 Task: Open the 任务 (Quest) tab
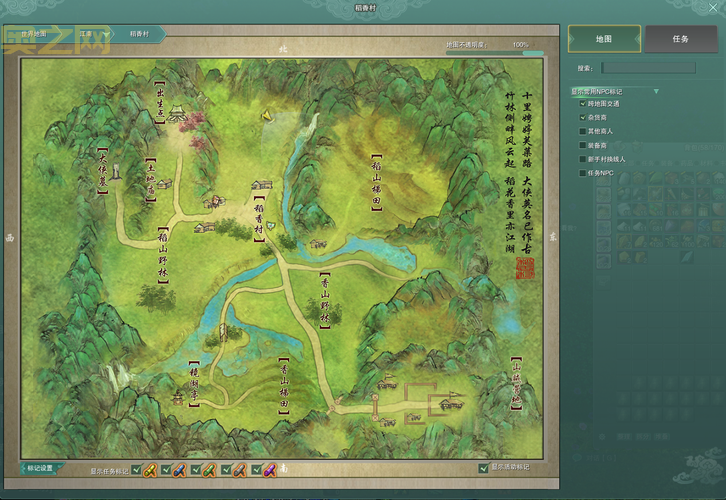click(x=680, y=39)
